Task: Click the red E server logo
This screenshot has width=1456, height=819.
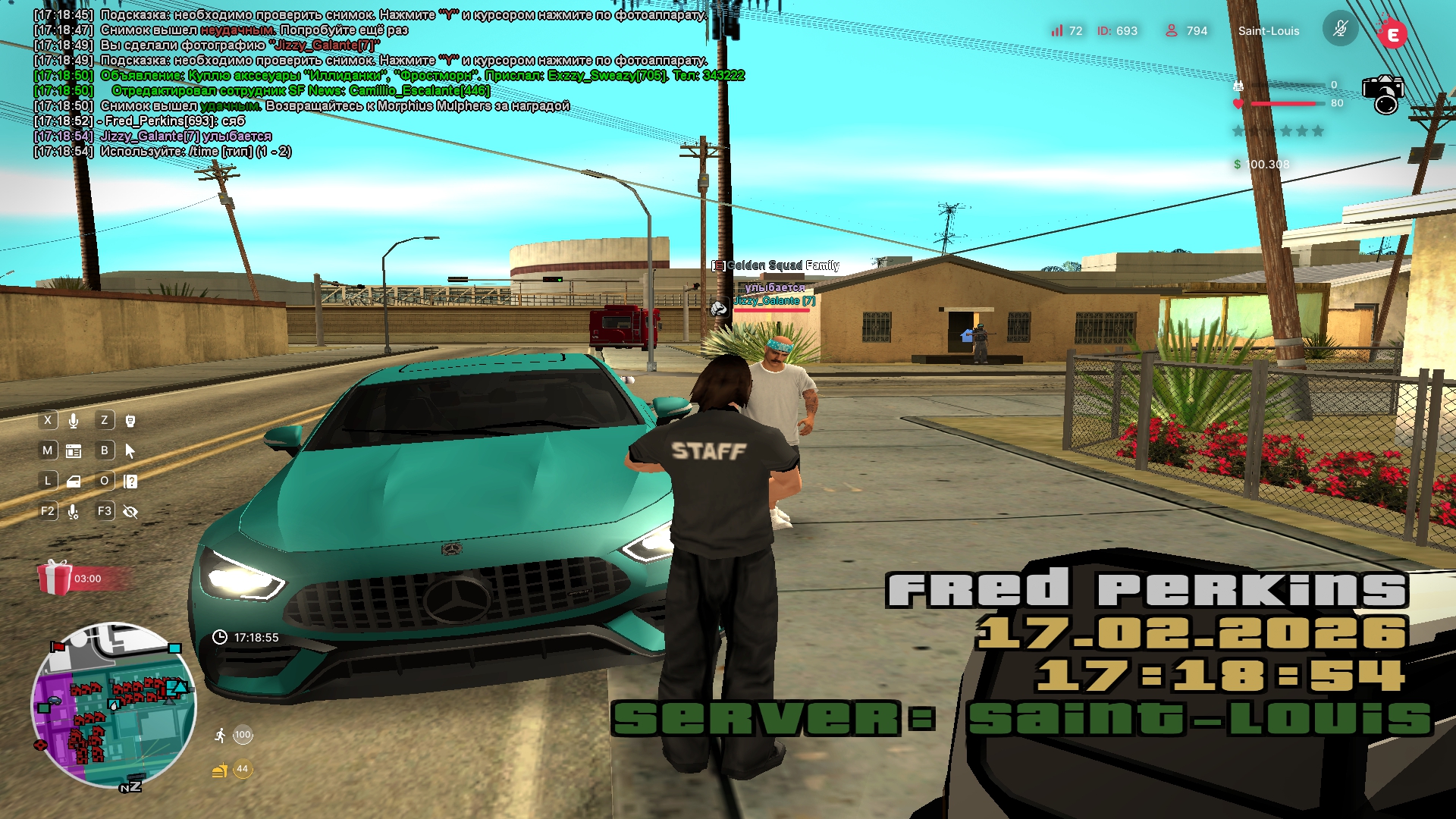Action: point(1392,34)
